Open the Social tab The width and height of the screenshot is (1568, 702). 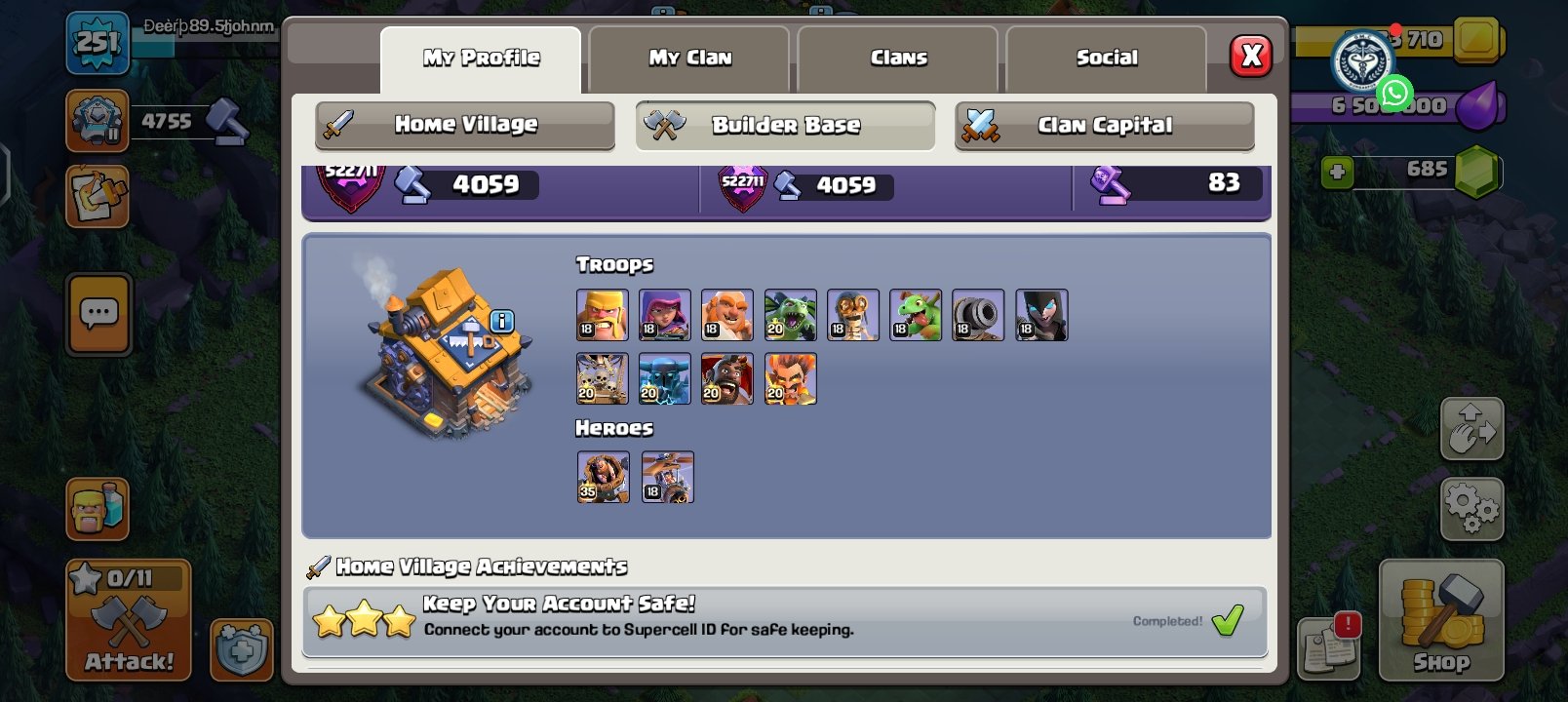[x=1107, y=58]
